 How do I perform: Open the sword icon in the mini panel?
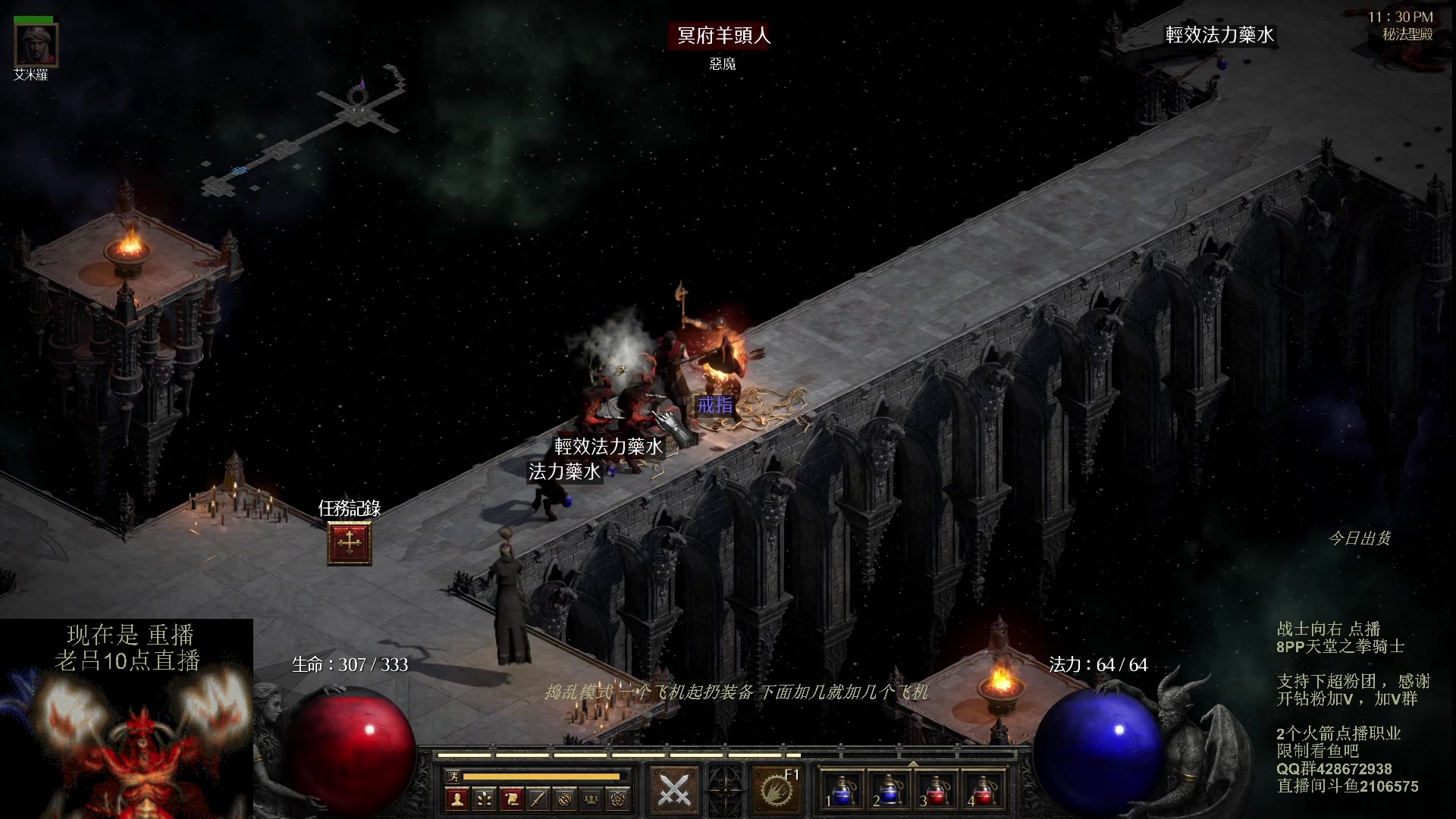coord(538,799)
